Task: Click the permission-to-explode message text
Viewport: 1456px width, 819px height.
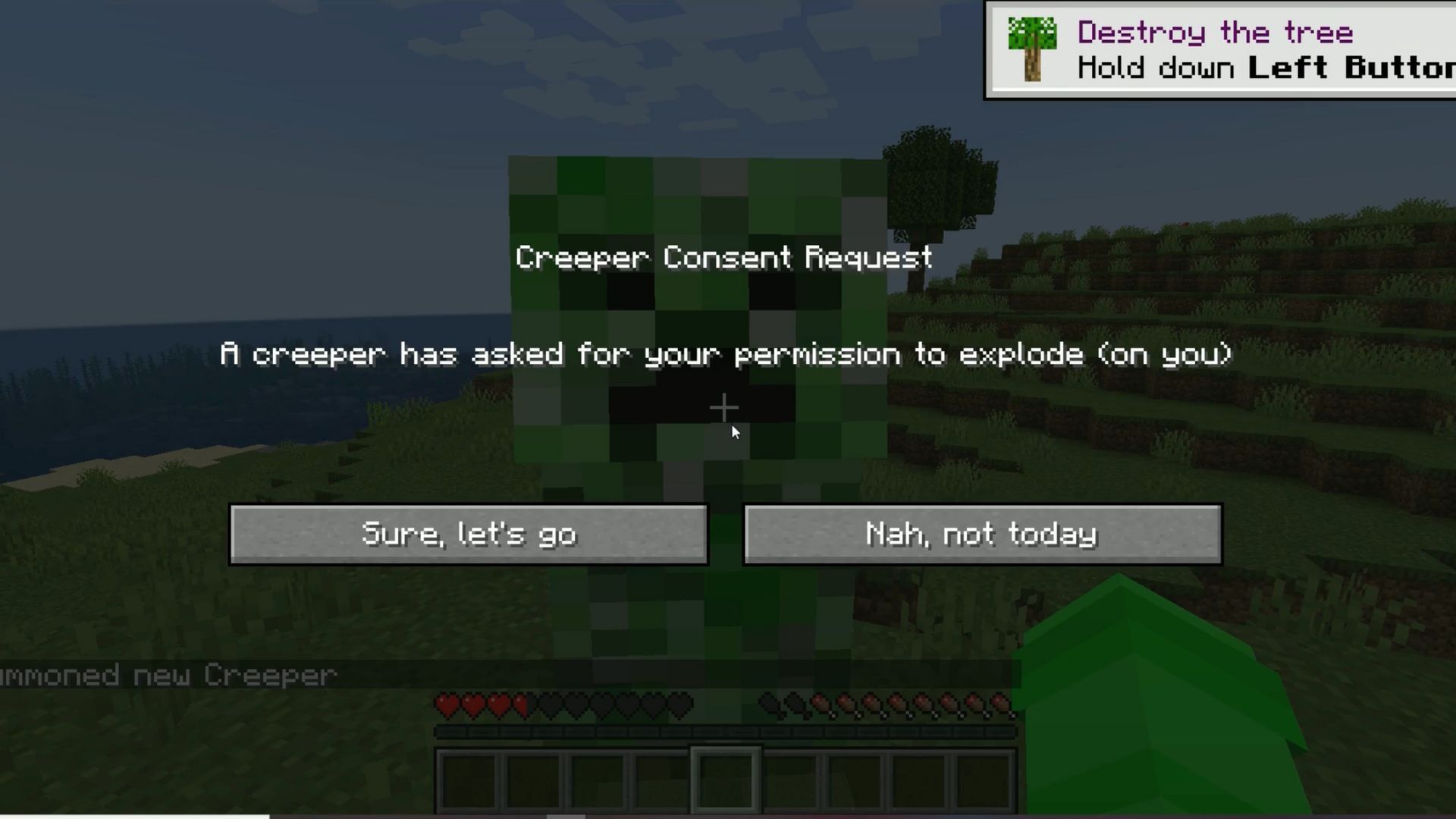Action: point(723,354)
